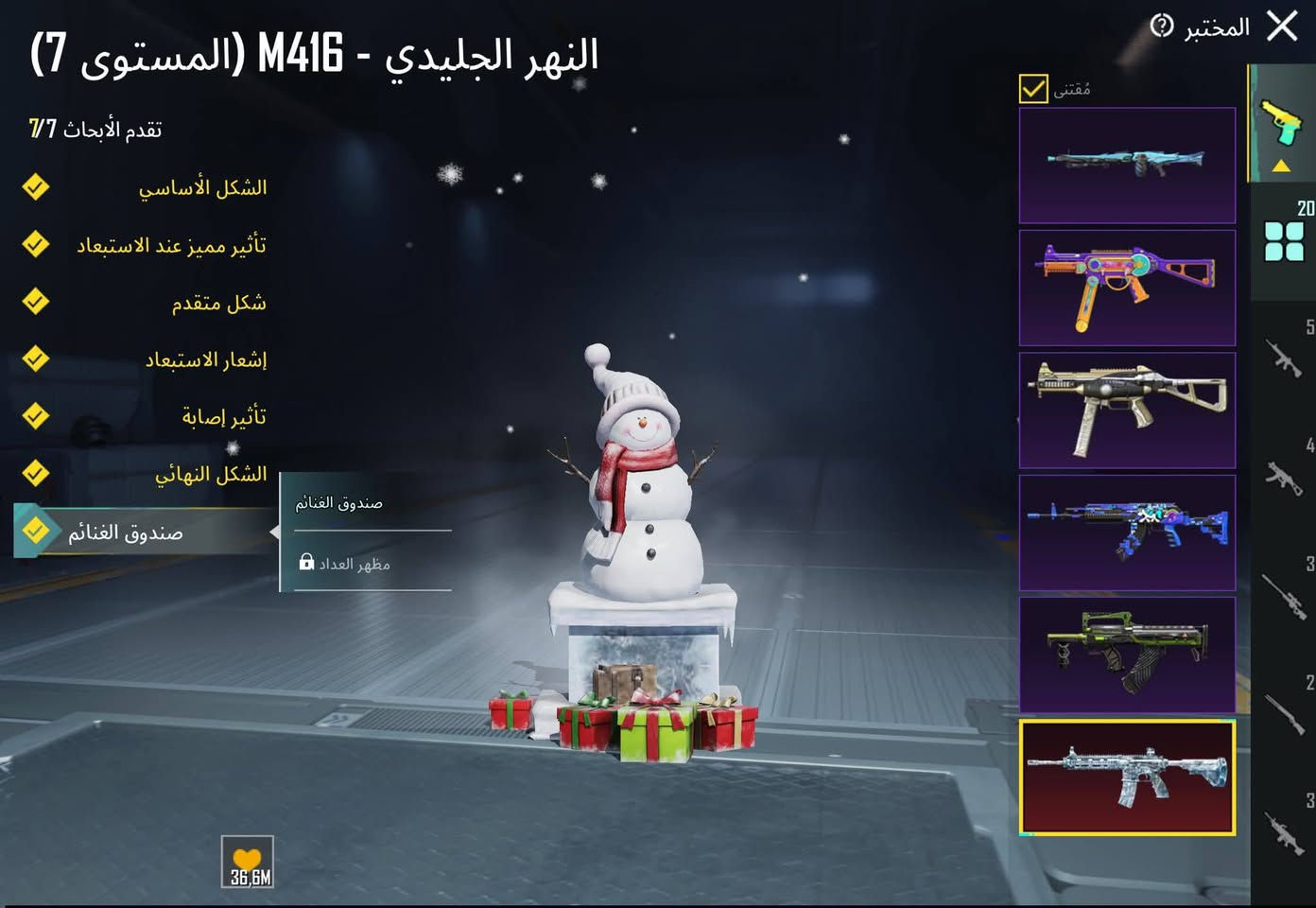Image resolution: width=1316 pixels, height=908 pixels.
Task: Click the شكل متقدم research stage
Action: pos(216,303)
